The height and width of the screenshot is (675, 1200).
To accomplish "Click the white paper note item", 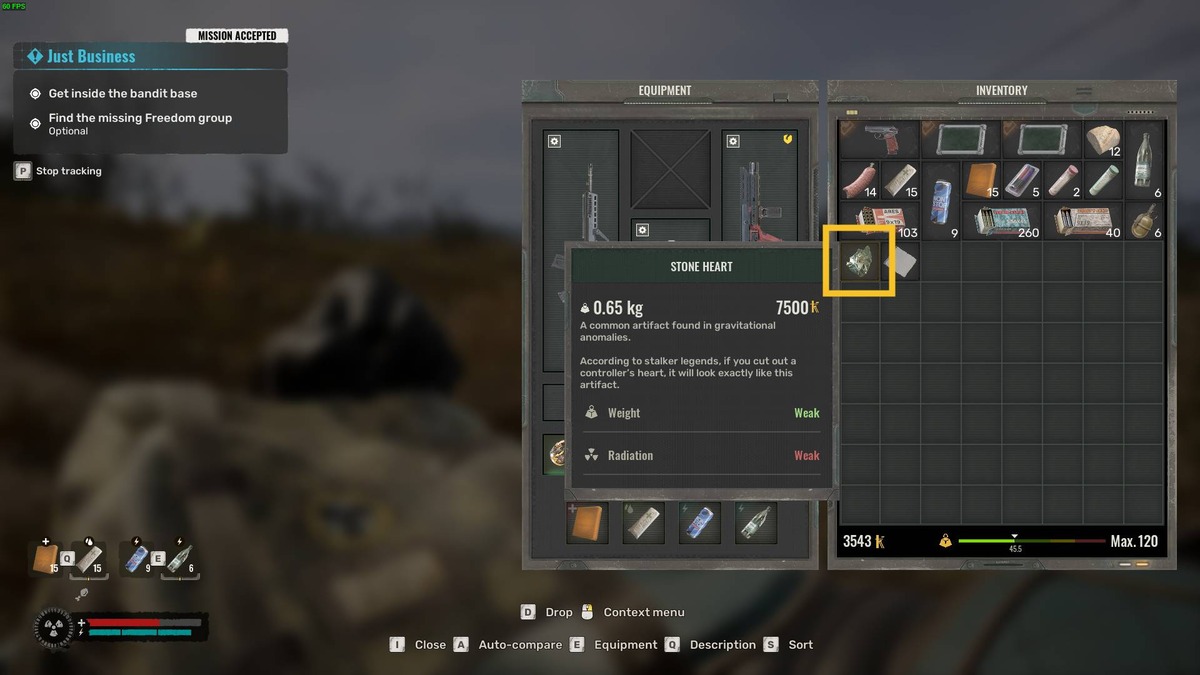I will click(x=899, y=261).
